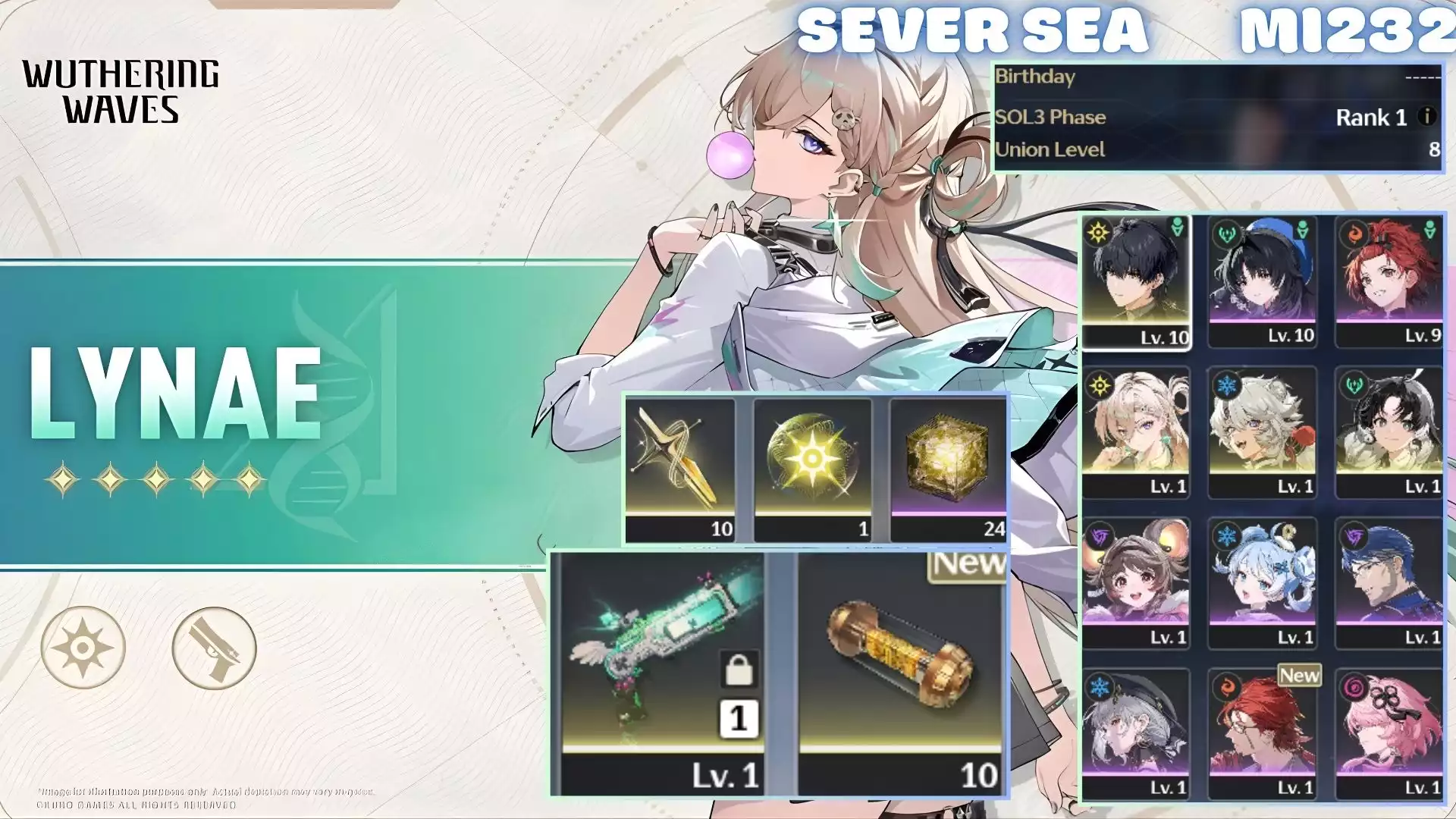Click the Spectro element emblem under Lynae
1456x819 pixels.
coord(83,648)
